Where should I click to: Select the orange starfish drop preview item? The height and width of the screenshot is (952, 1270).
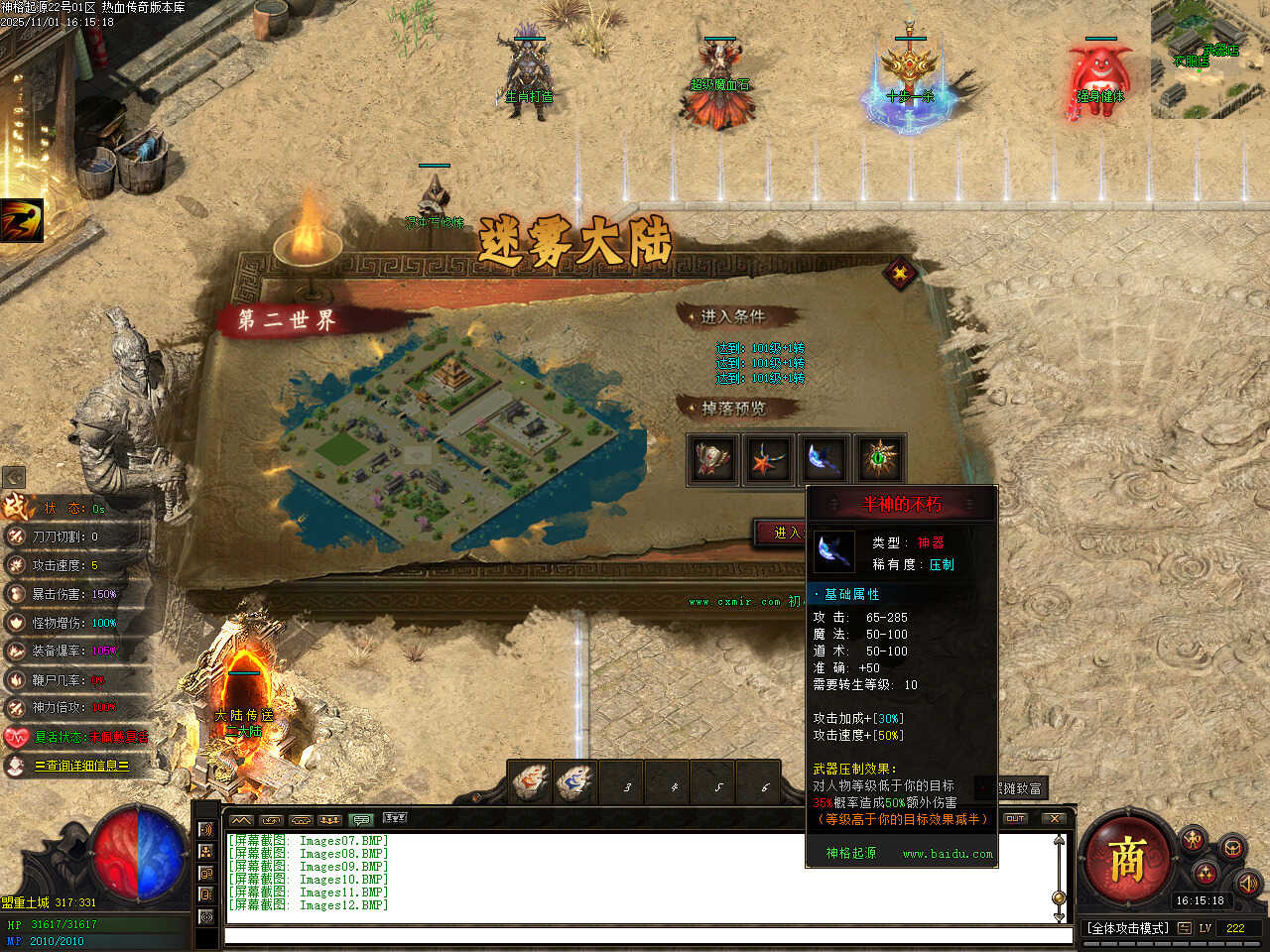pos(768,459)
